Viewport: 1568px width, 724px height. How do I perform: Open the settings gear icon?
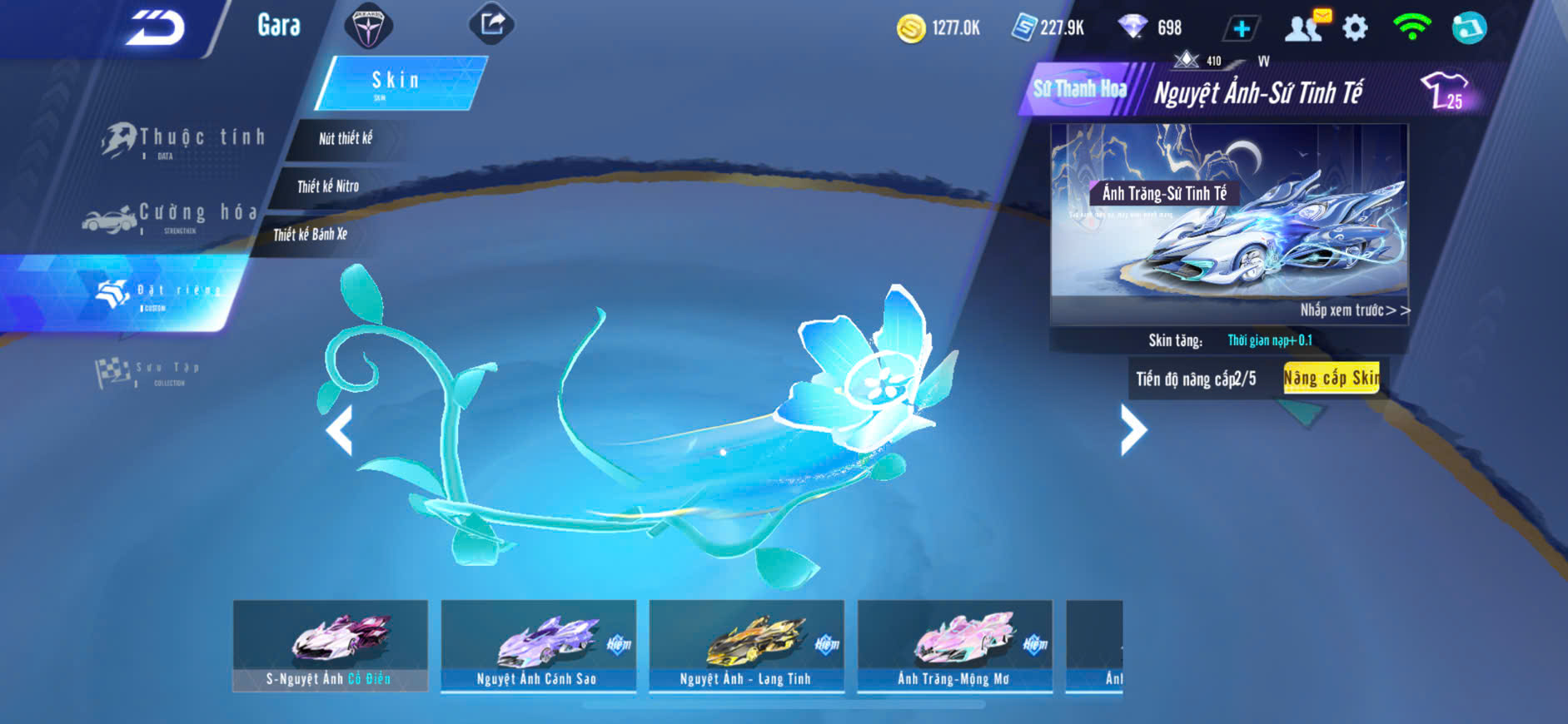1356,28
